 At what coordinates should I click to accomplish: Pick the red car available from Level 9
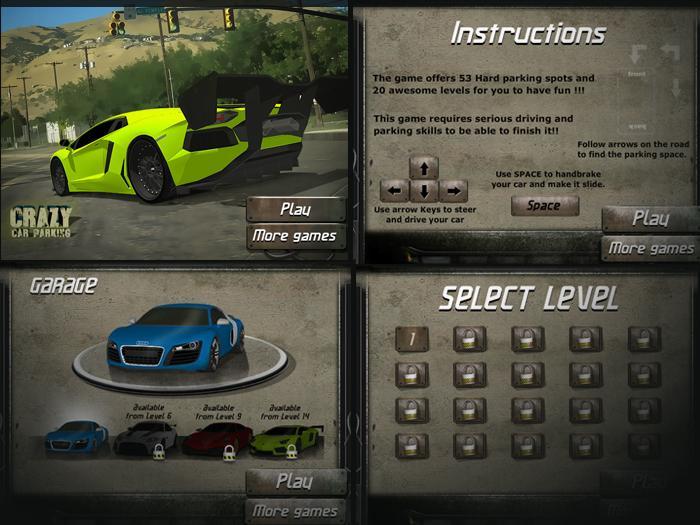(x=217, y=438)
